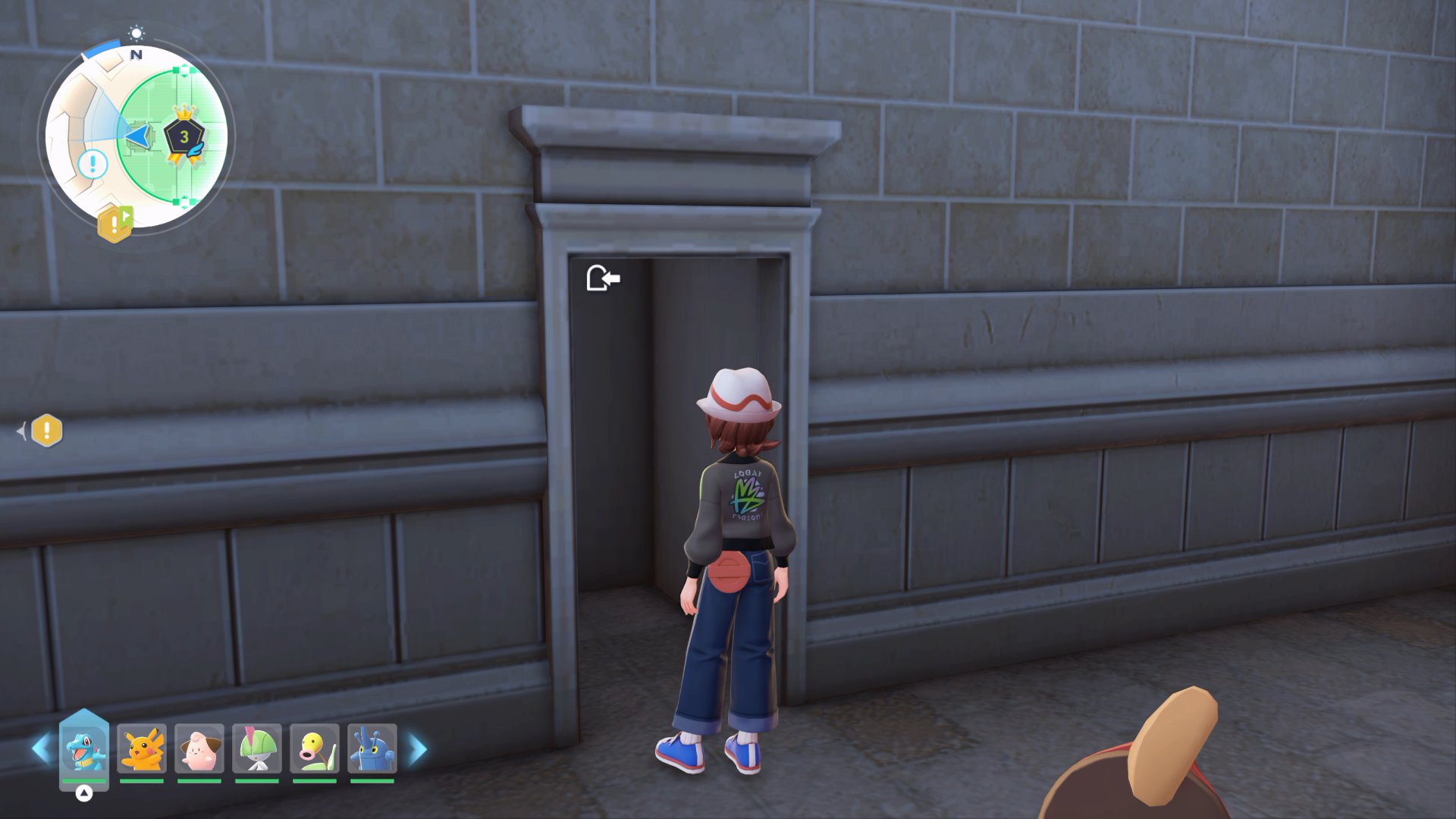Viewport: 1456px width, 819px height.
Task: Click the blue exclamation marker on minimap
Action: pos(93,164)
